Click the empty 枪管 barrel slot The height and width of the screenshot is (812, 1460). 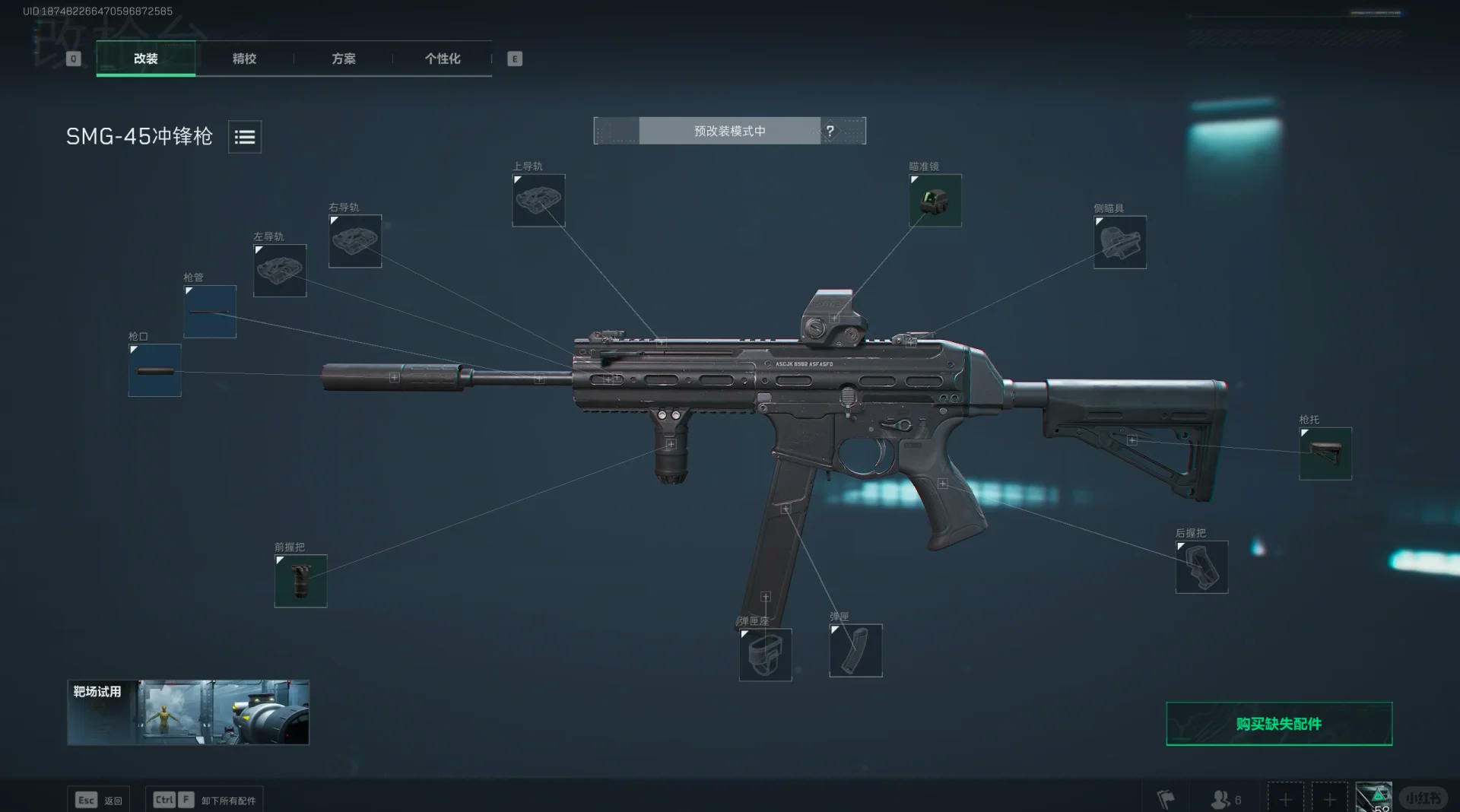[x=209, y=311]
